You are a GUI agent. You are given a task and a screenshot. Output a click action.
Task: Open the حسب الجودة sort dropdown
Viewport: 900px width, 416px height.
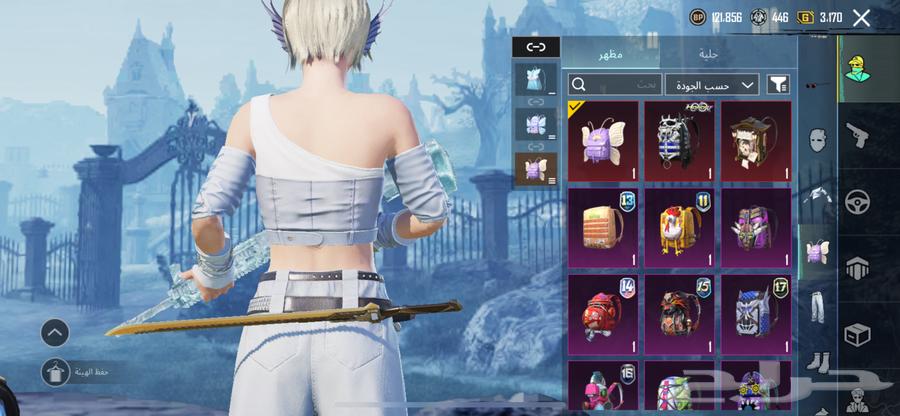712,85
